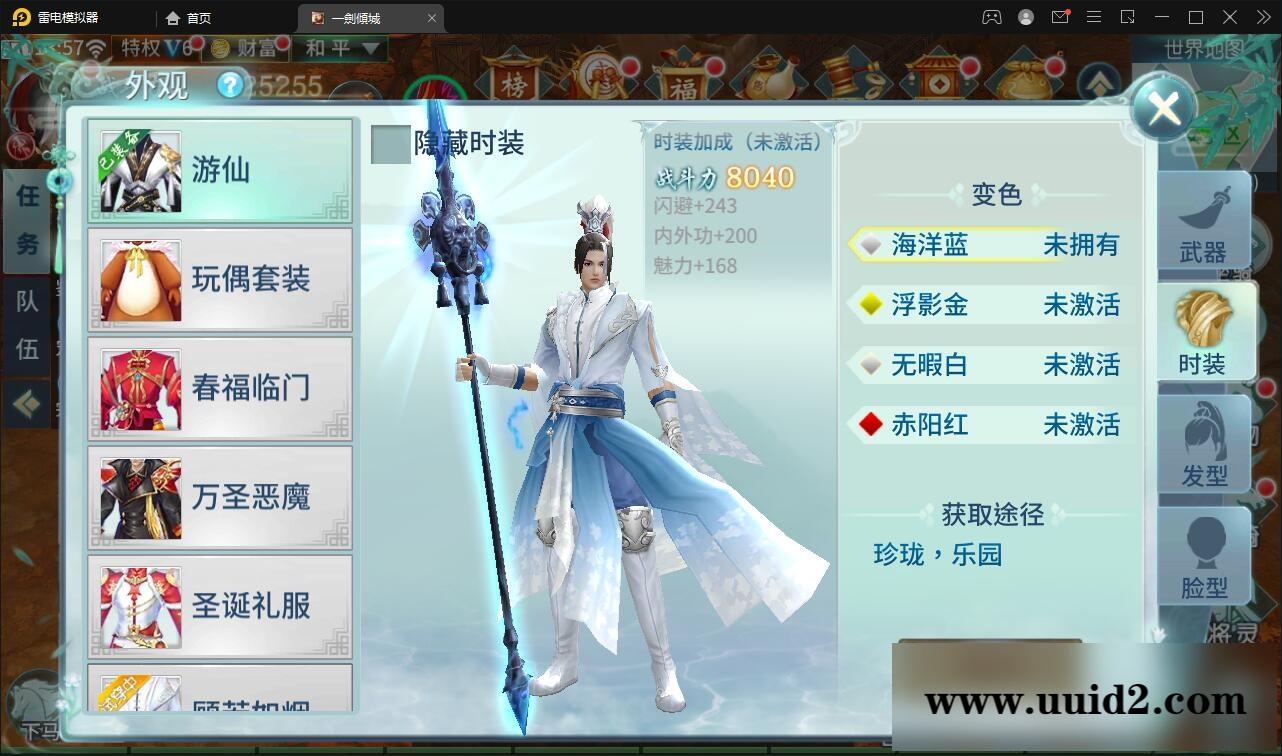Open the 和平 mode dropdown
The image size is (1282, 756).
coord(340,48)
